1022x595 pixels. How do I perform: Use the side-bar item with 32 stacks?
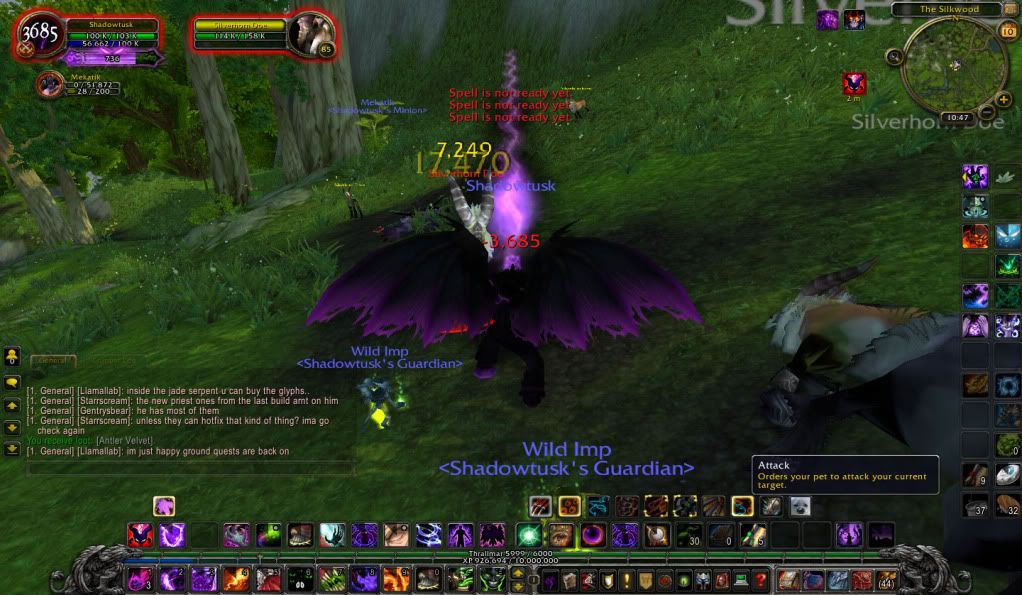pos(1008,507)
